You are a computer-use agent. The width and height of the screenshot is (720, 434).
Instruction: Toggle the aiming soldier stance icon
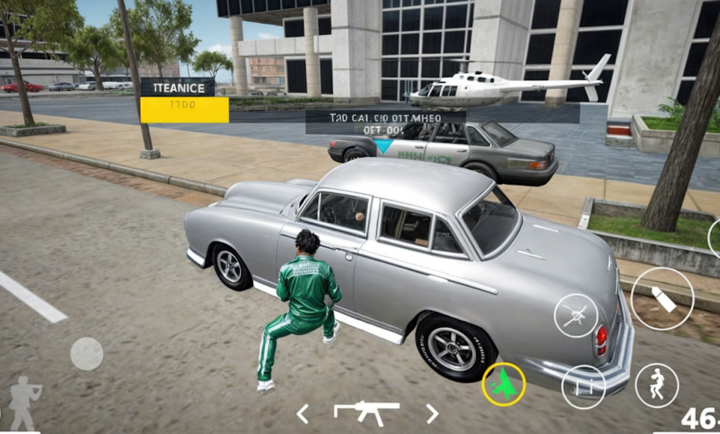[x=24, y=403]
